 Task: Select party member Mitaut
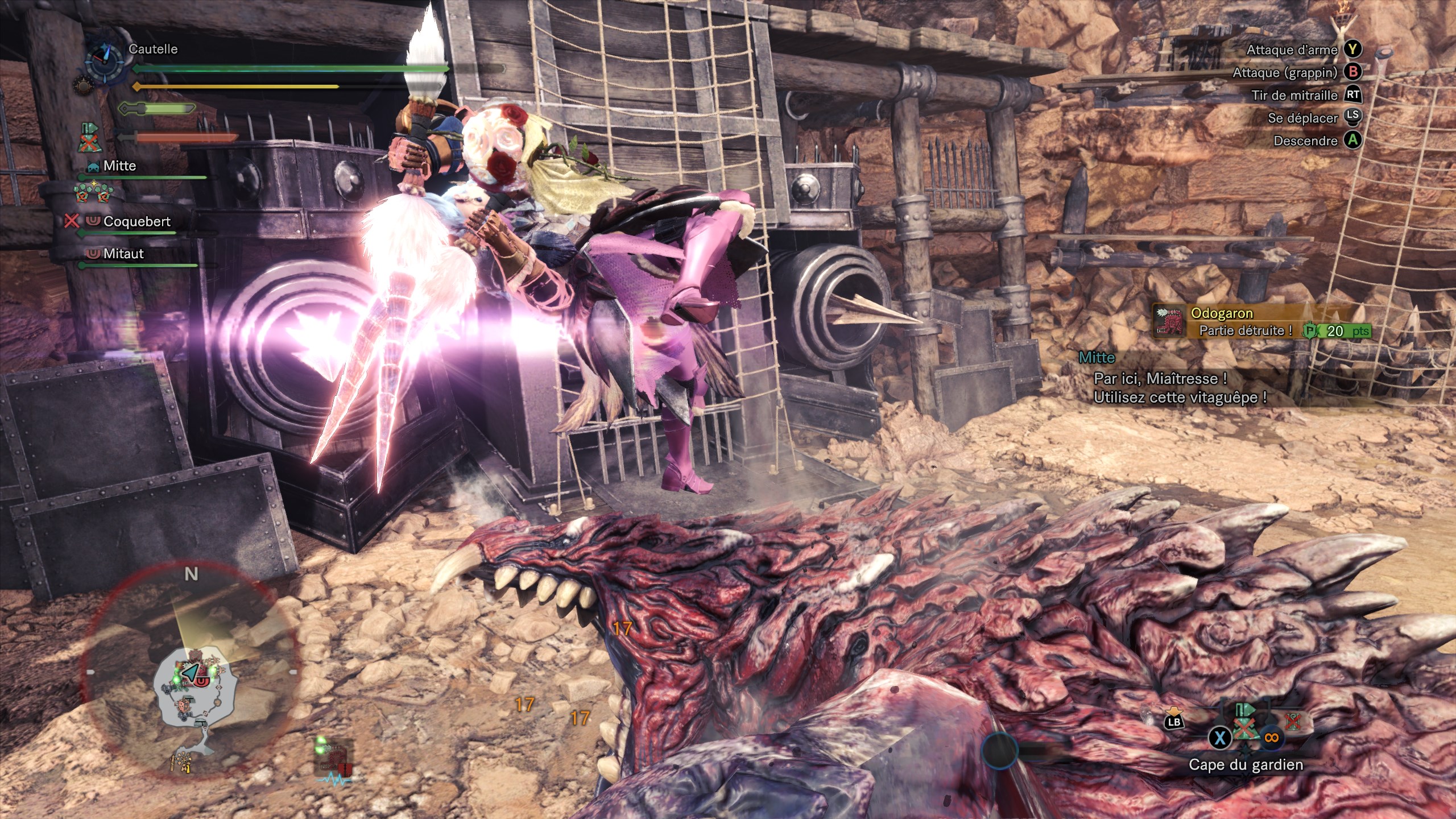coord(123,254)
